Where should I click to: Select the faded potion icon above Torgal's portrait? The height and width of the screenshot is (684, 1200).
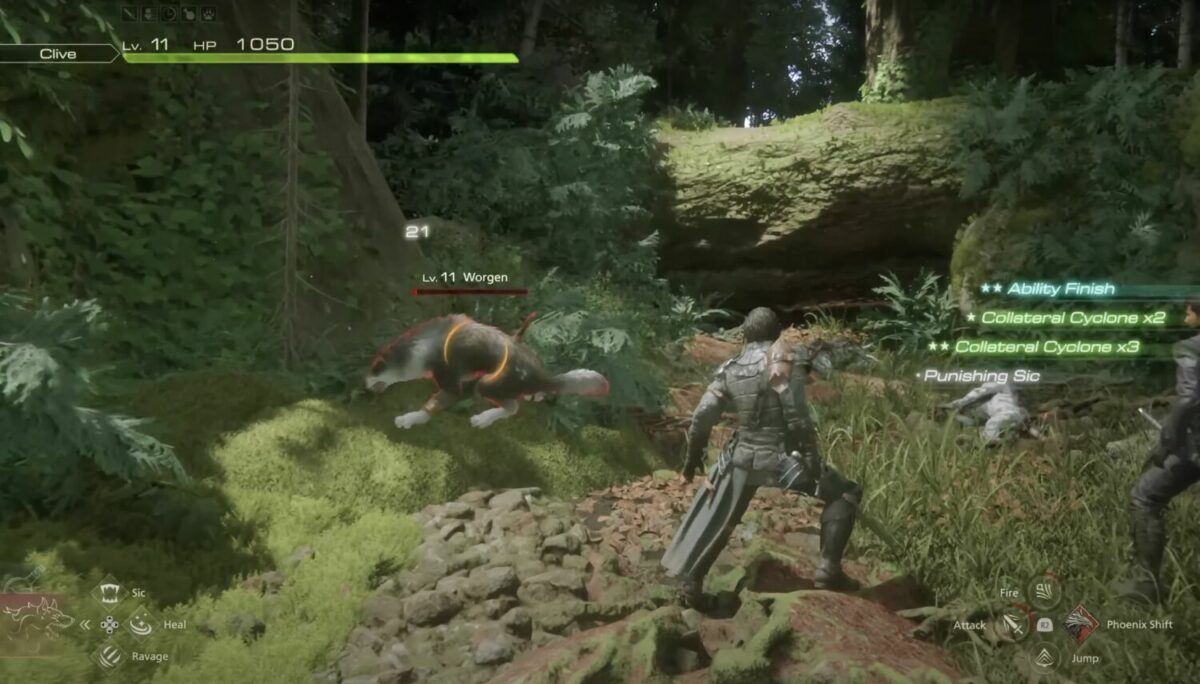click(22, 577)
